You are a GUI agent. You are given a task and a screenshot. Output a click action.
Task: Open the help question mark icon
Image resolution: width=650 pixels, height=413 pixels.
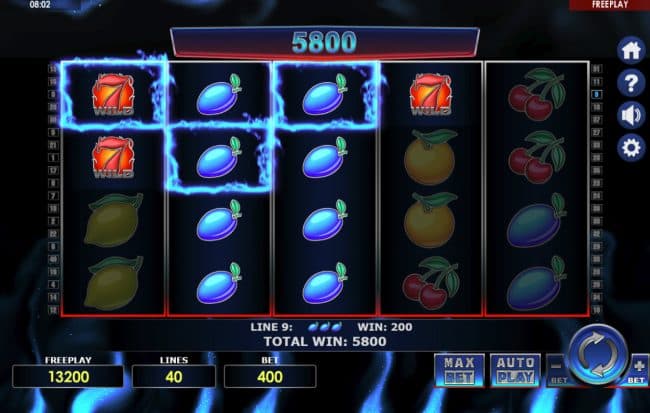tap(631, 82)
